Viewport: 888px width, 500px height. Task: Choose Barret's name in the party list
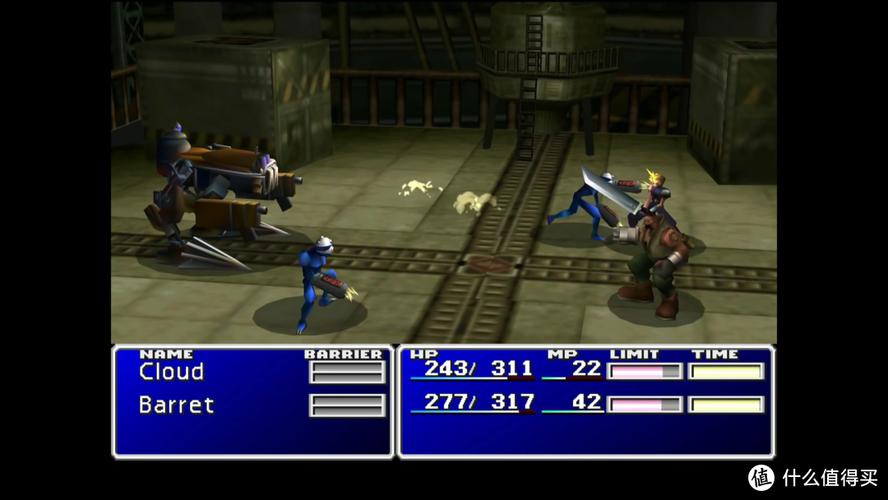pos(176,405)
